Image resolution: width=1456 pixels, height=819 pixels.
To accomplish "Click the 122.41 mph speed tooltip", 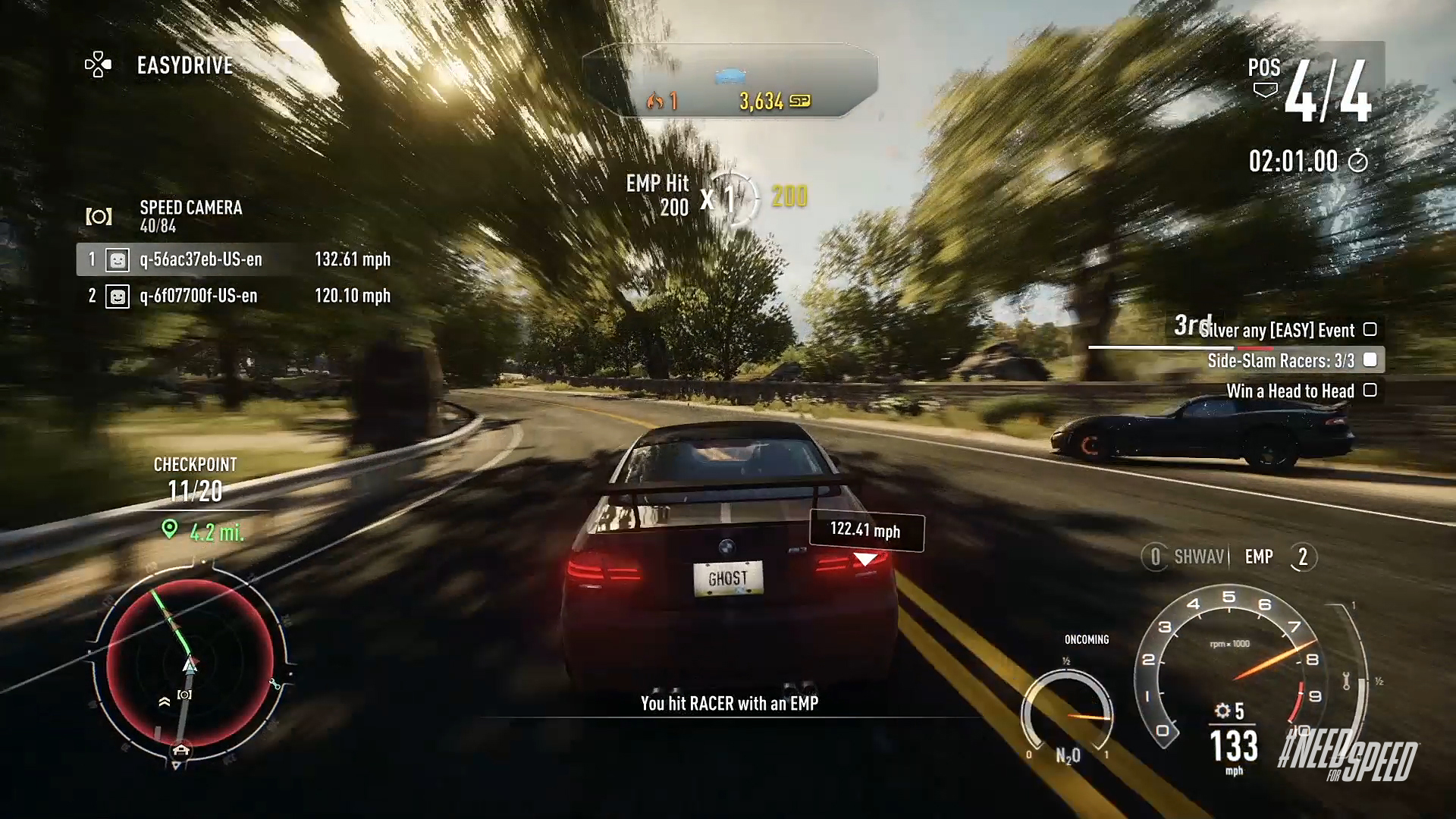I will [867, 531].
